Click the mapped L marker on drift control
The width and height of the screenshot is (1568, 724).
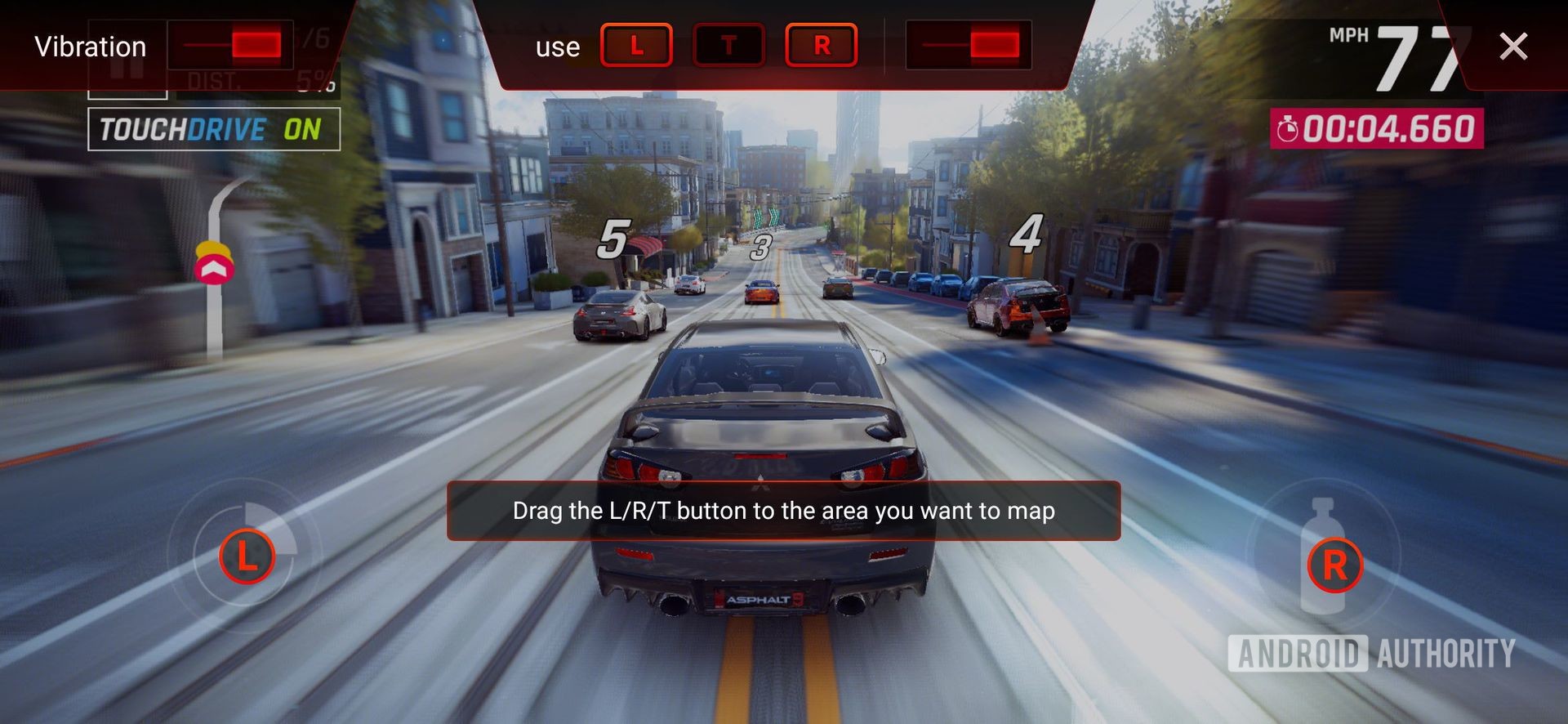pyautogui.click(x=247, y=557)
